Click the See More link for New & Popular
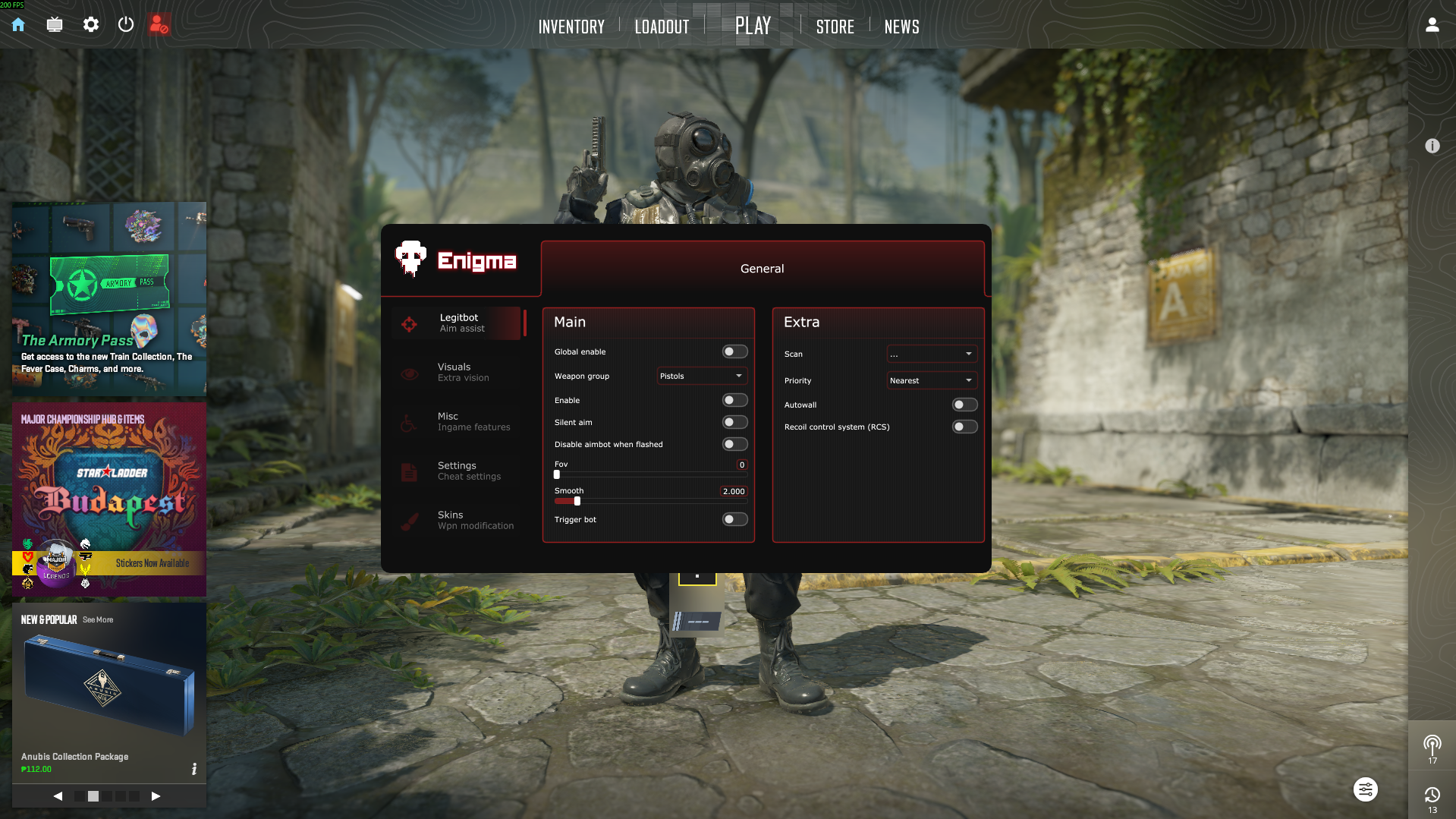 97,619
